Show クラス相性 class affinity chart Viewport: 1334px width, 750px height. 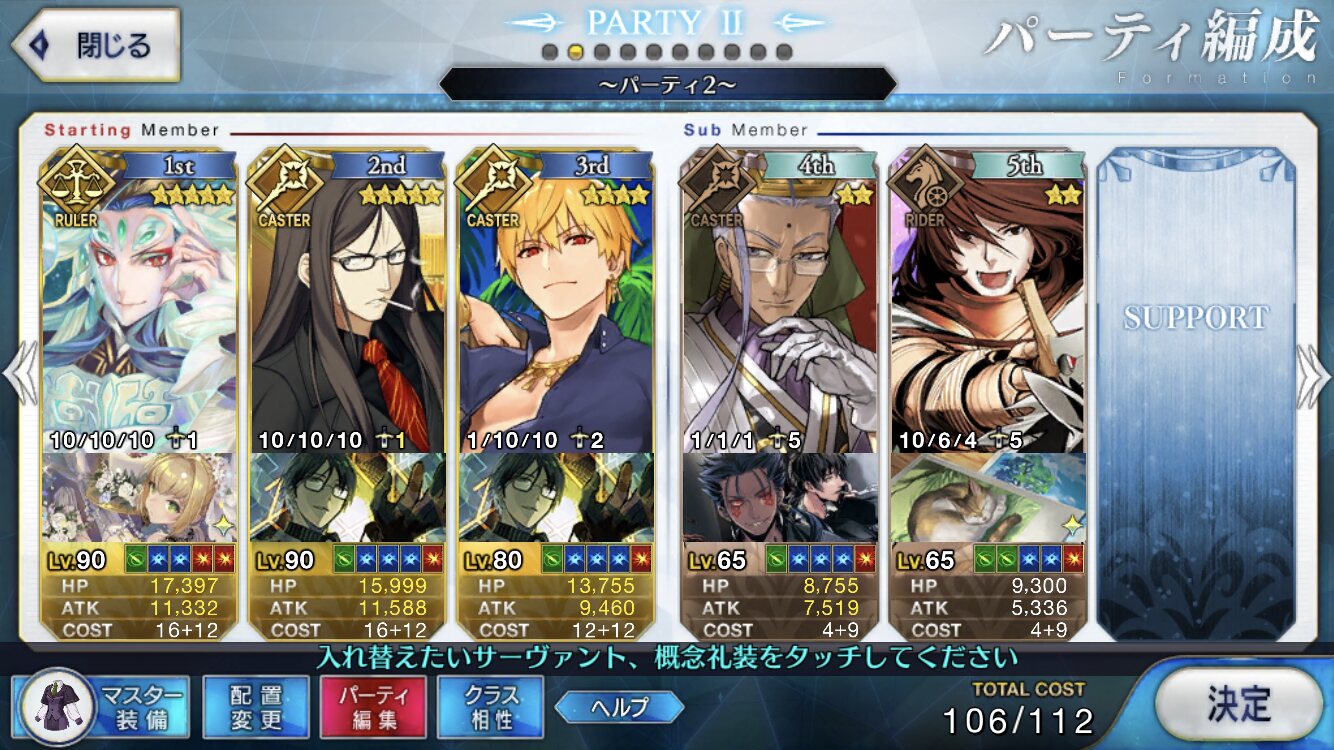point(490,706)
